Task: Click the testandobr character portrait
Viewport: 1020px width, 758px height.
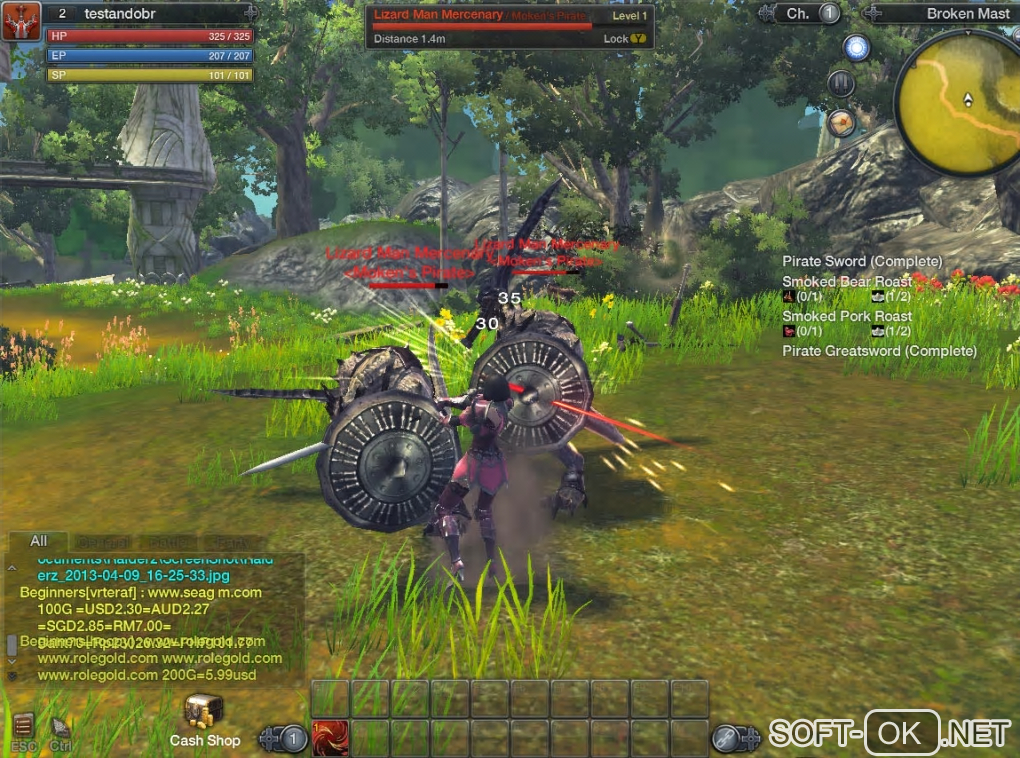Action: pyautogui.click(x=20, y=21)
